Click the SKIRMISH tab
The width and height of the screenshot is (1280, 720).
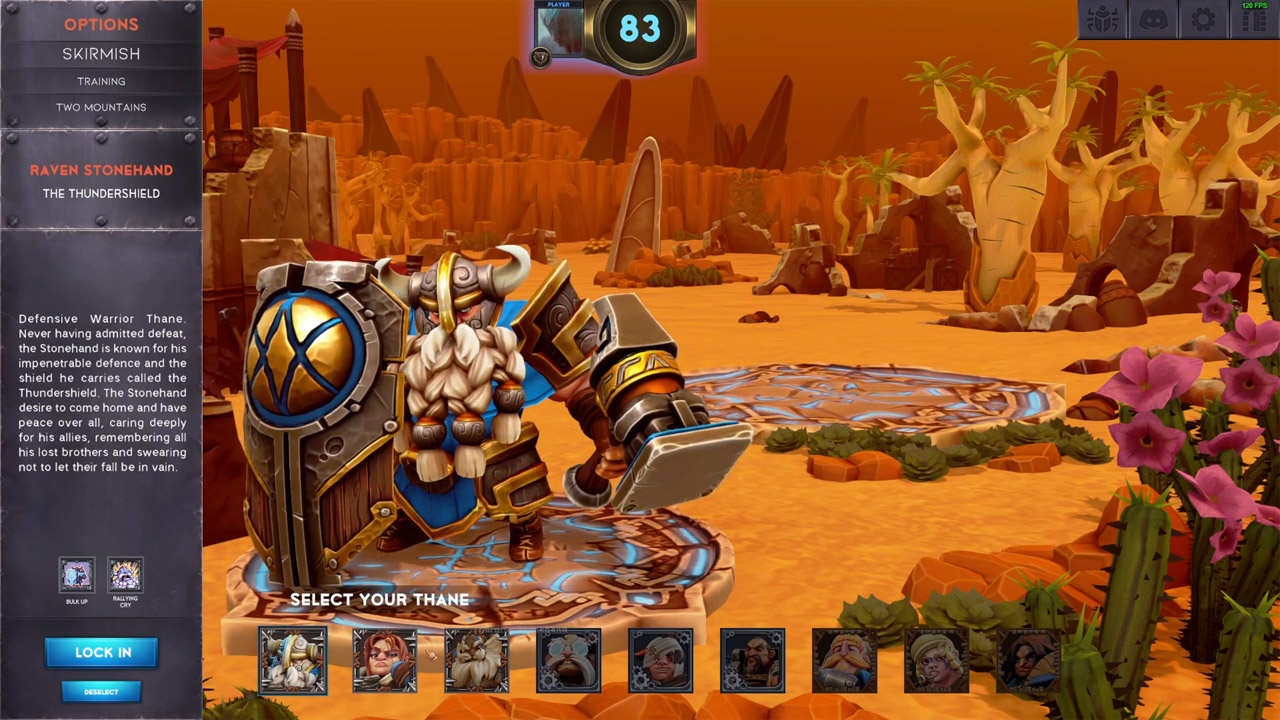(x=101, y=53)
